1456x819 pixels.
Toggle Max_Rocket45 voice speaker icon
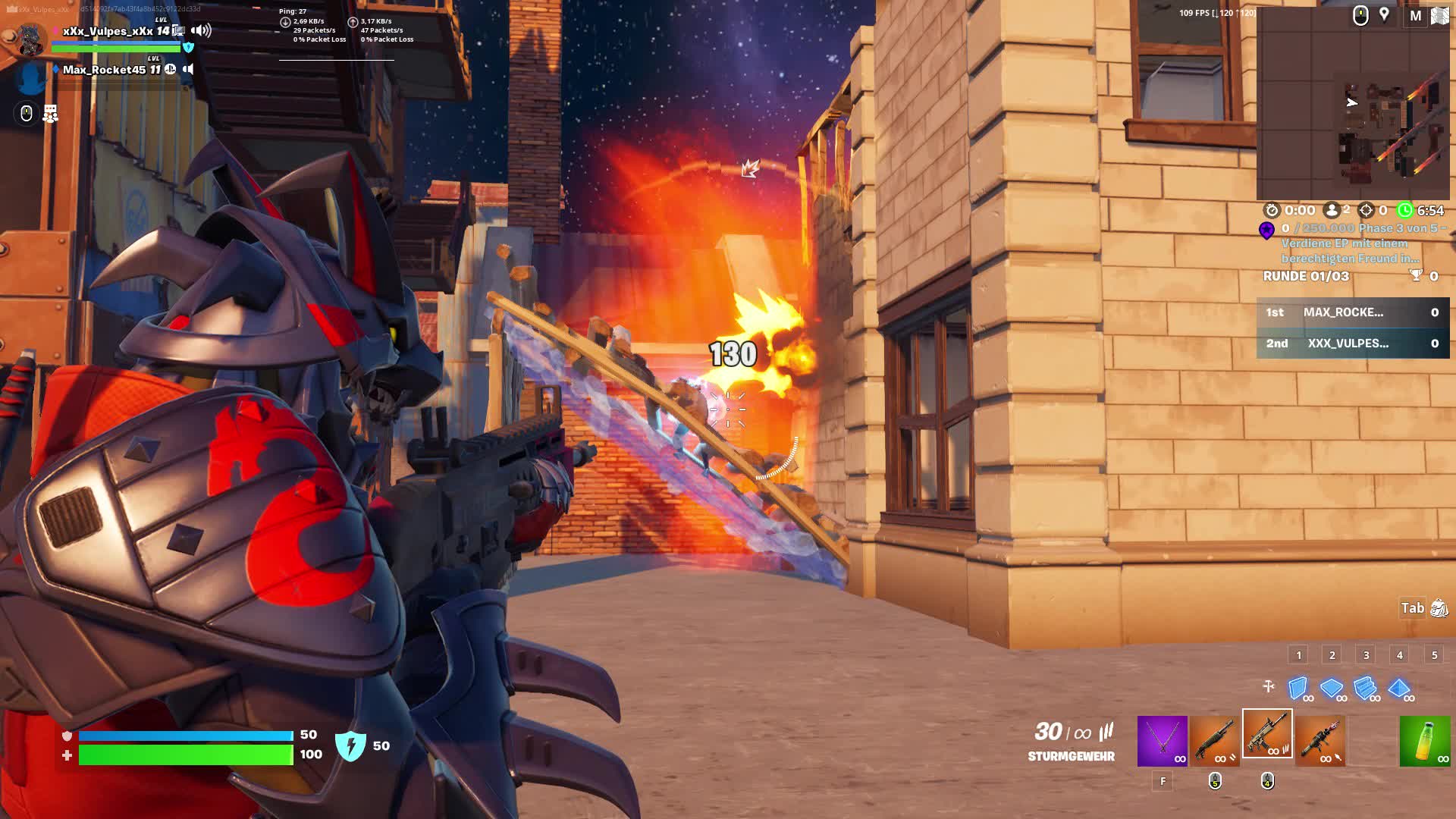(188, 69)
